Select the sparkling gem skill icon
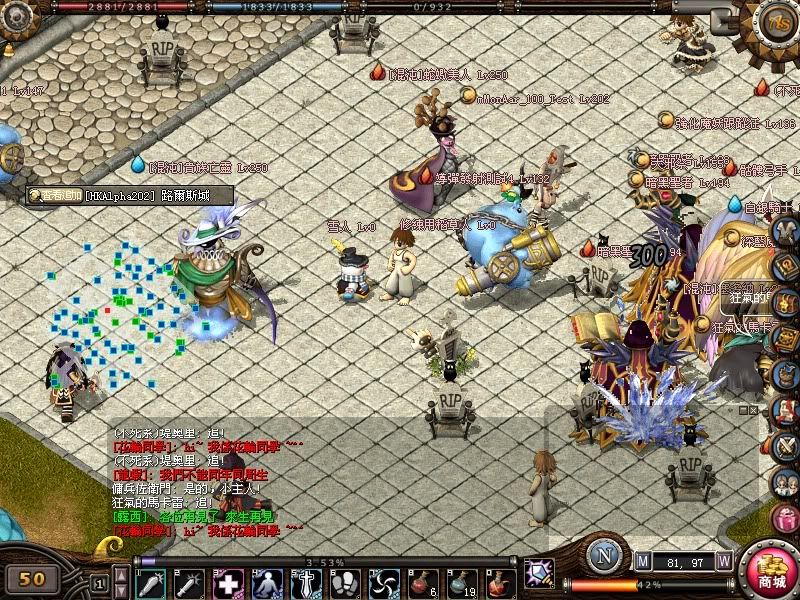800x600 pixels. (540, 572)
